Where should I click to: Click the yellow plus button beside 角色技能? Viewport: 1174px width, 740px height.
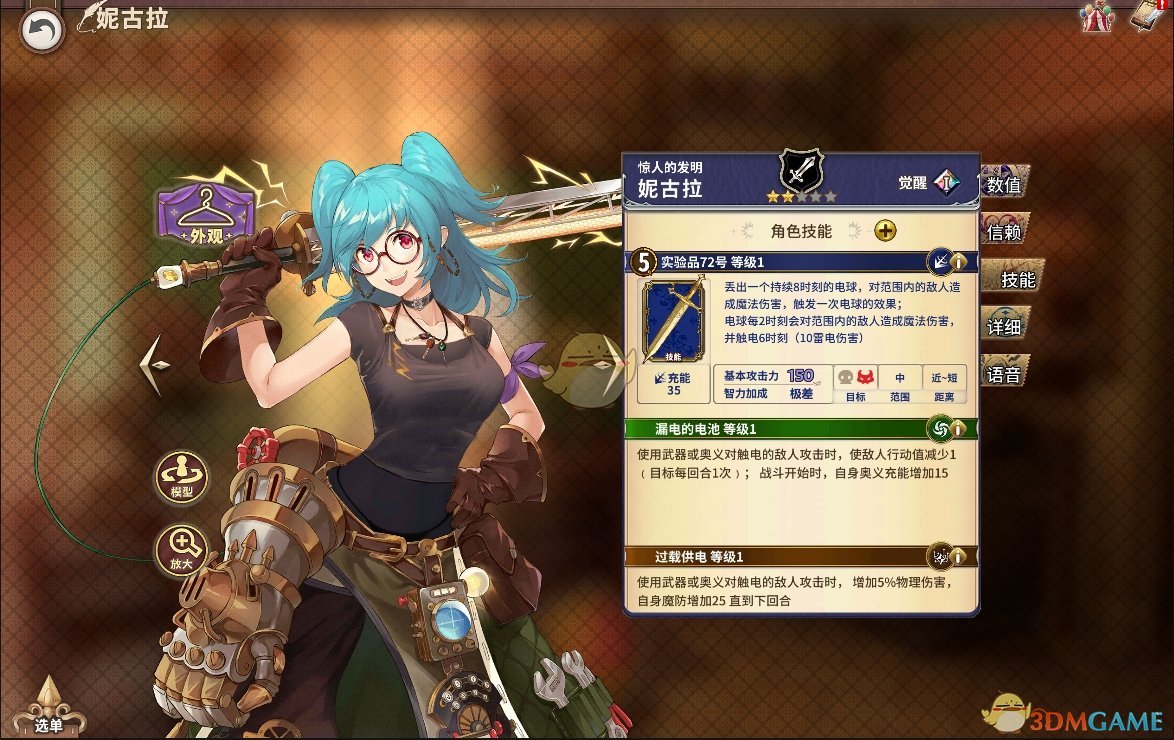point(885,231)
